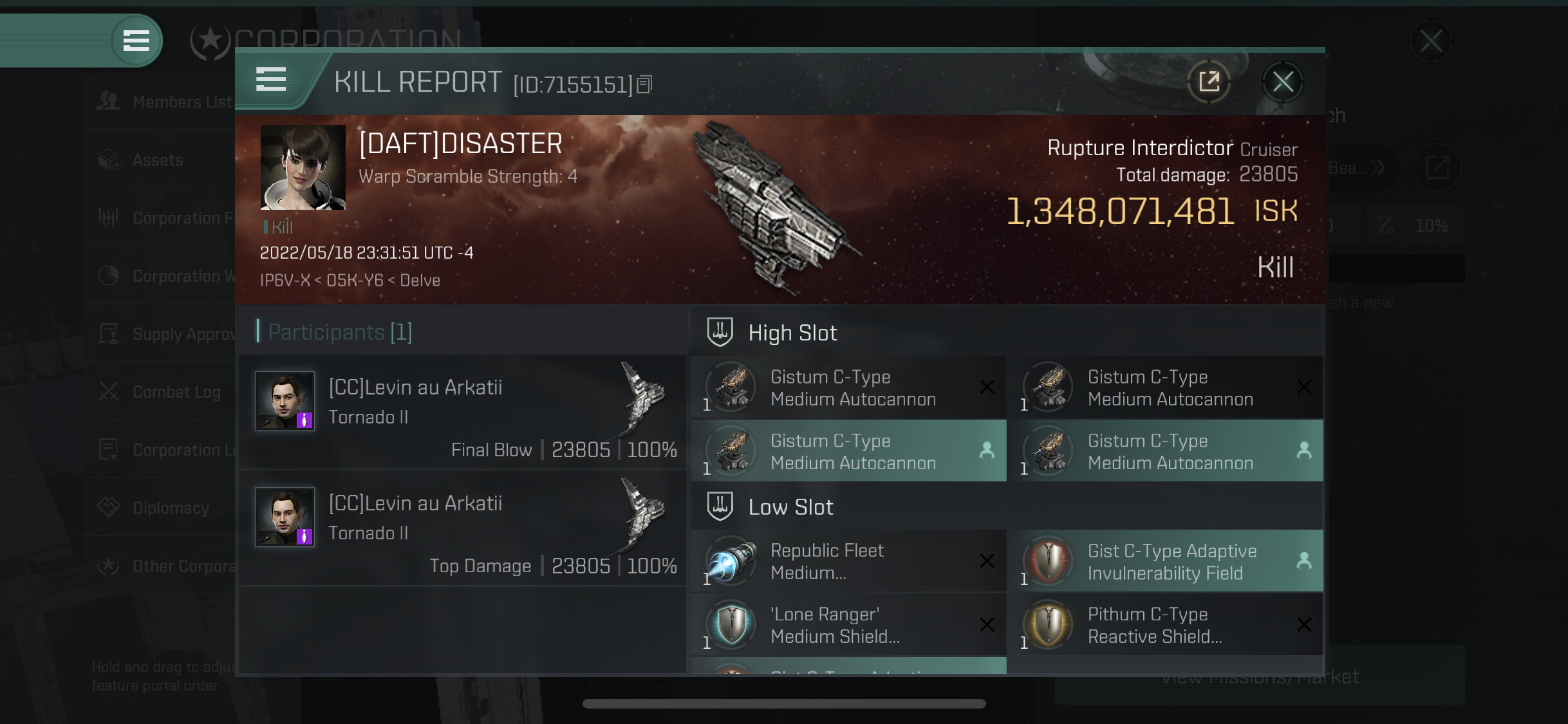Image resolution: width=1568 pixels, height=724 pixels.
Task: Select Gist C-Type Adaptive Invulnerability Field
Action: 1166,561
